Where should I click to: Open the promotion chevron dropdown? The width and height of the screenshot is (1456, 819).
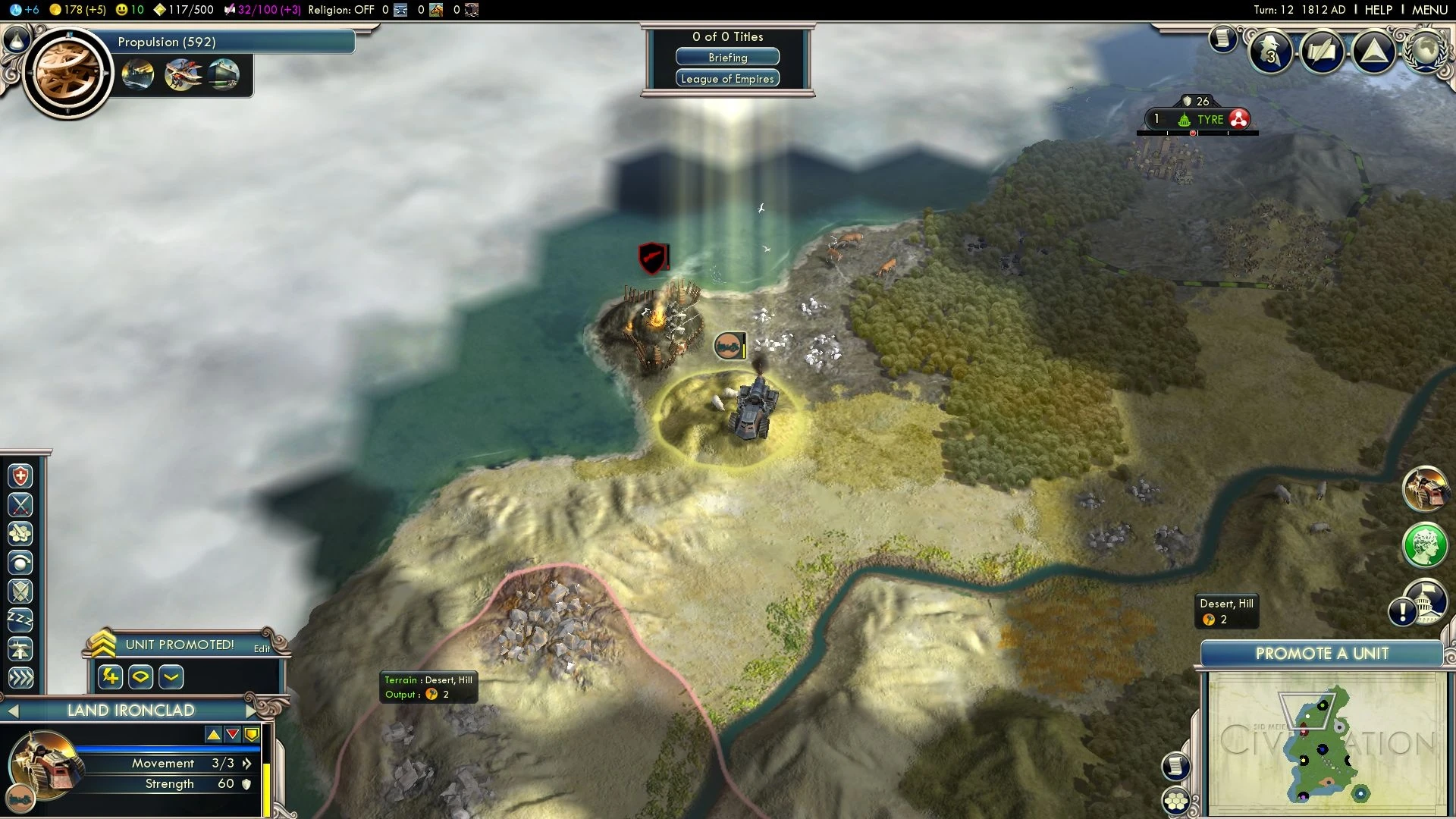(171, 677)
